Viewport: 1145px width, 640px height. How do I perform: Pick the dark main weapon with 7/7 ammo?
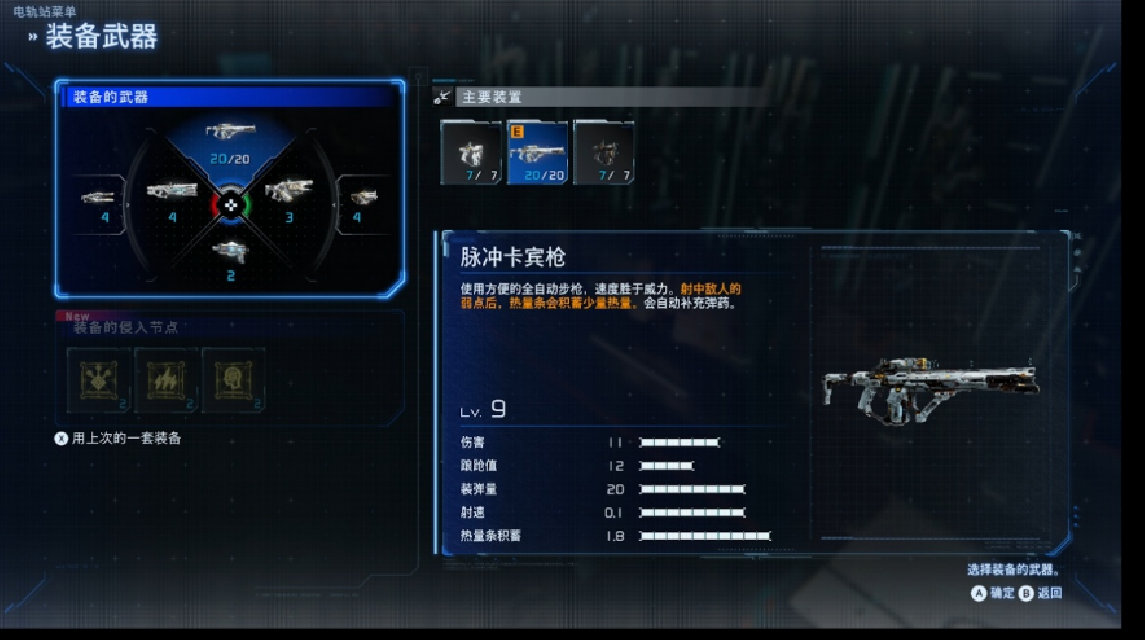coord(604,153)
